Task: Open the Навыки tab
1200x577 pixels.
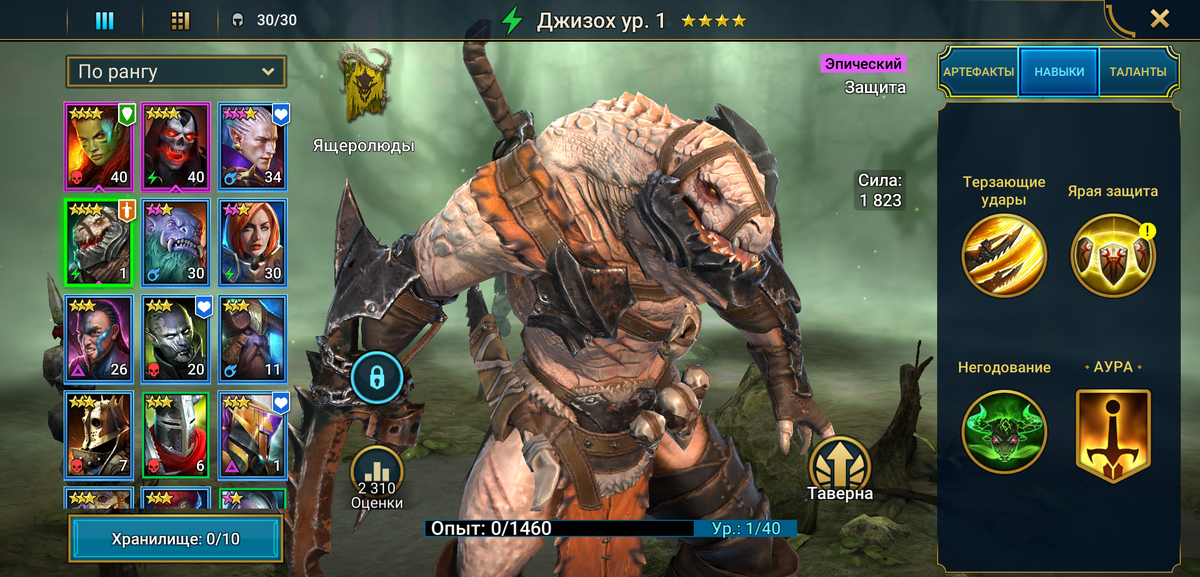Action: (1059, 72)
